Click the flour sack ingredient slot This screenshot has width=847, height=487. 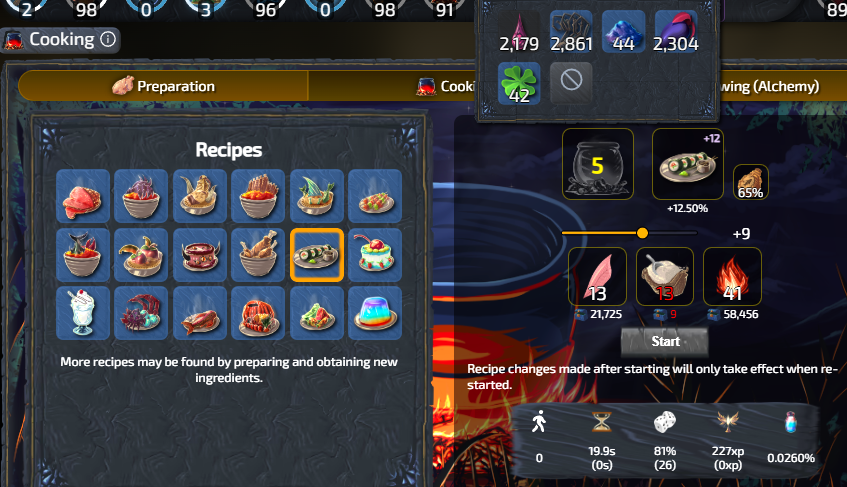[665, 276]
